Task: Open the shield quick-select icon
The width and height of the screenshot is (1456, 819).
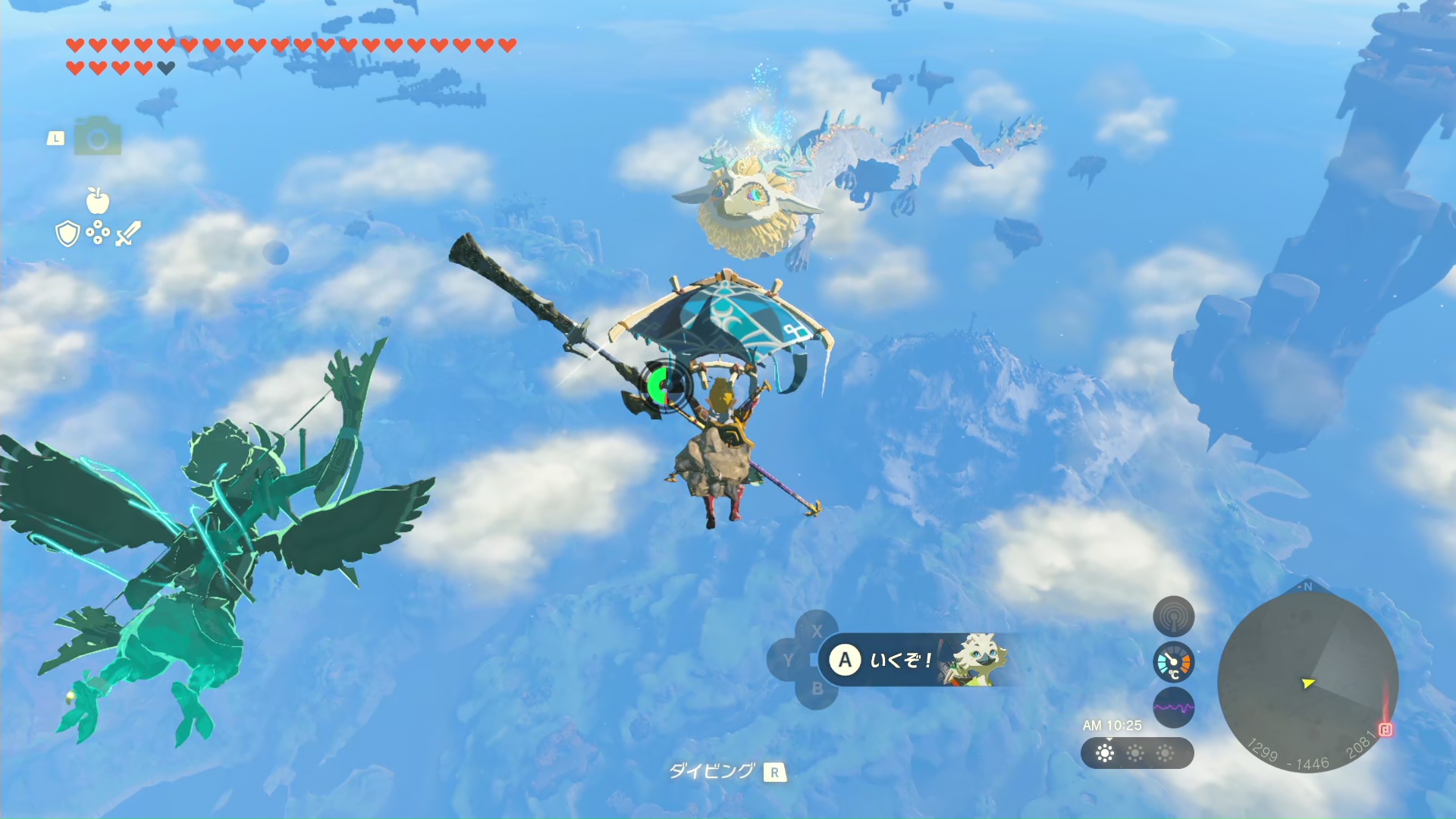Action: pyautogui.click(x=68, y=234)
